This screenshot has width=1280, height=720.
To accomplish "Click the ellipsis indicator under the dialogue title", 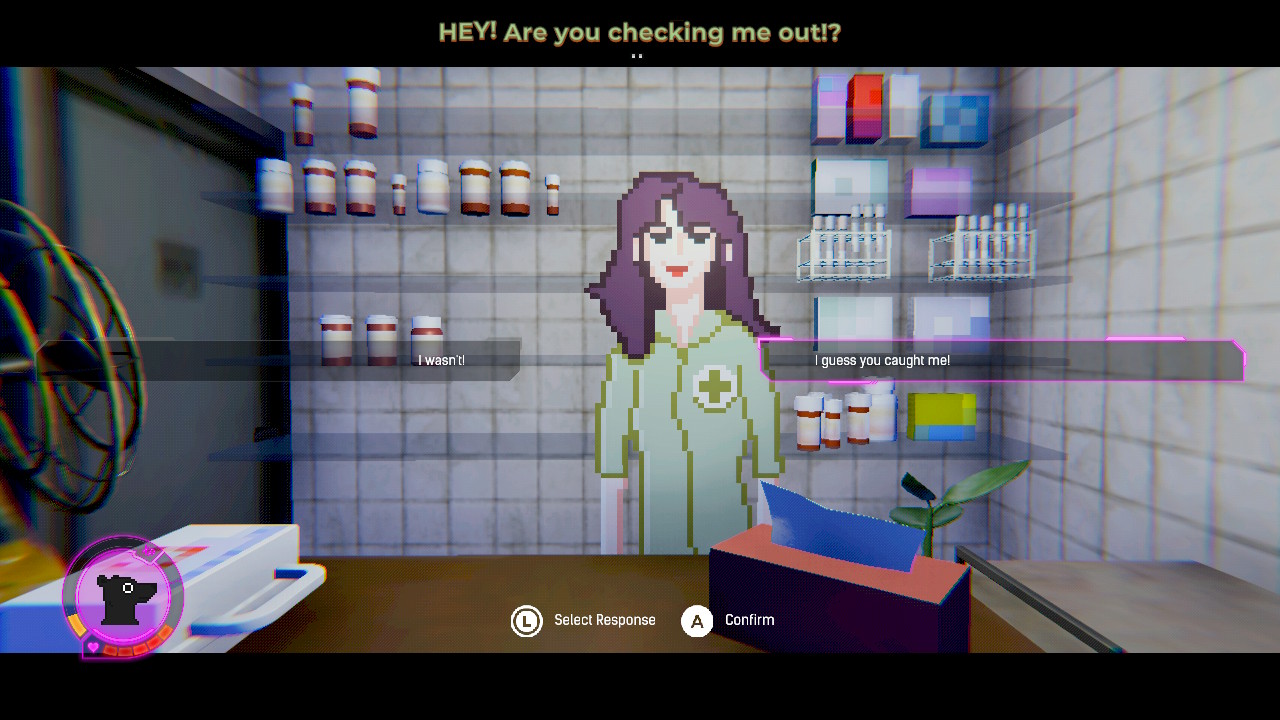I will (639, 57).
